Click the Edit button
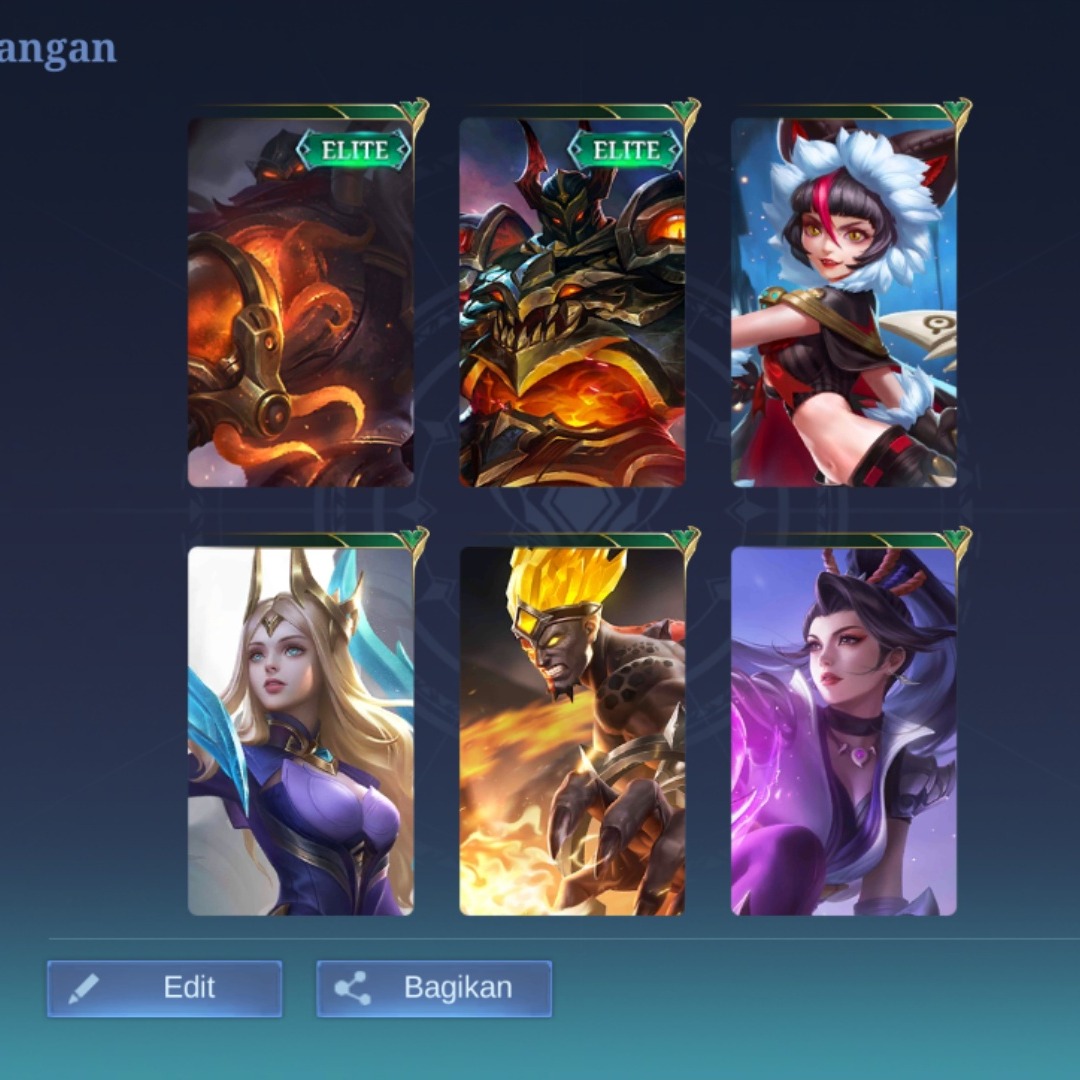Image resolution: width=1080 pixels, height=1080 pixels. (x=165, y=988)
